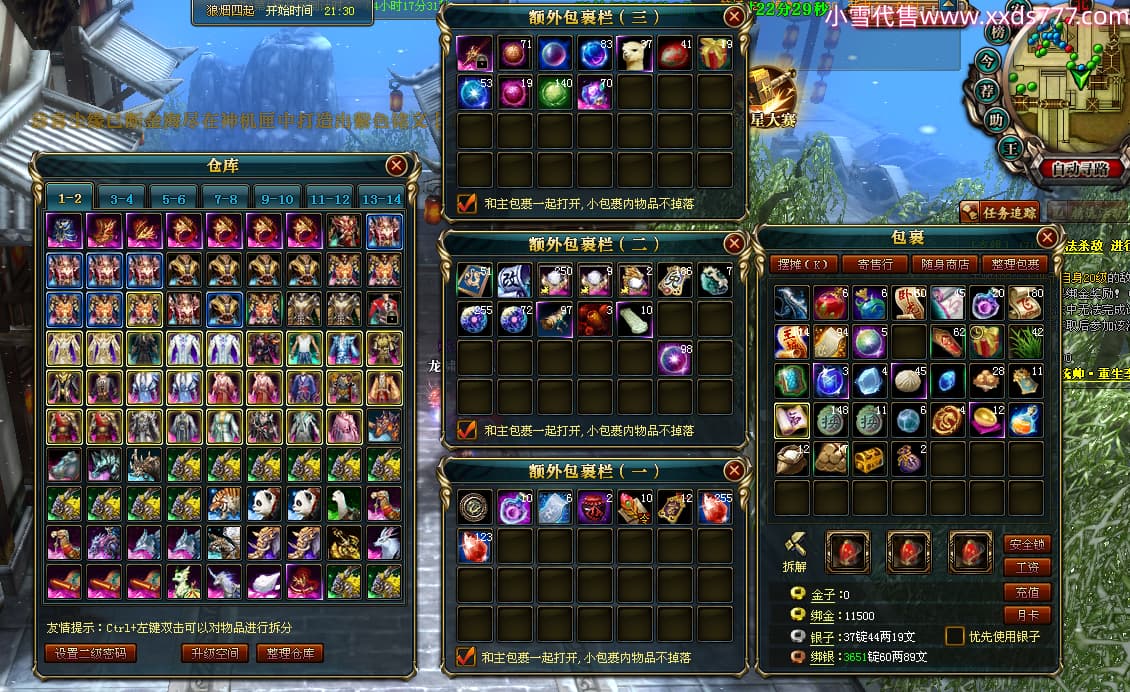
Task: Open the 充值 recharge button
Action: [1027, 592]
